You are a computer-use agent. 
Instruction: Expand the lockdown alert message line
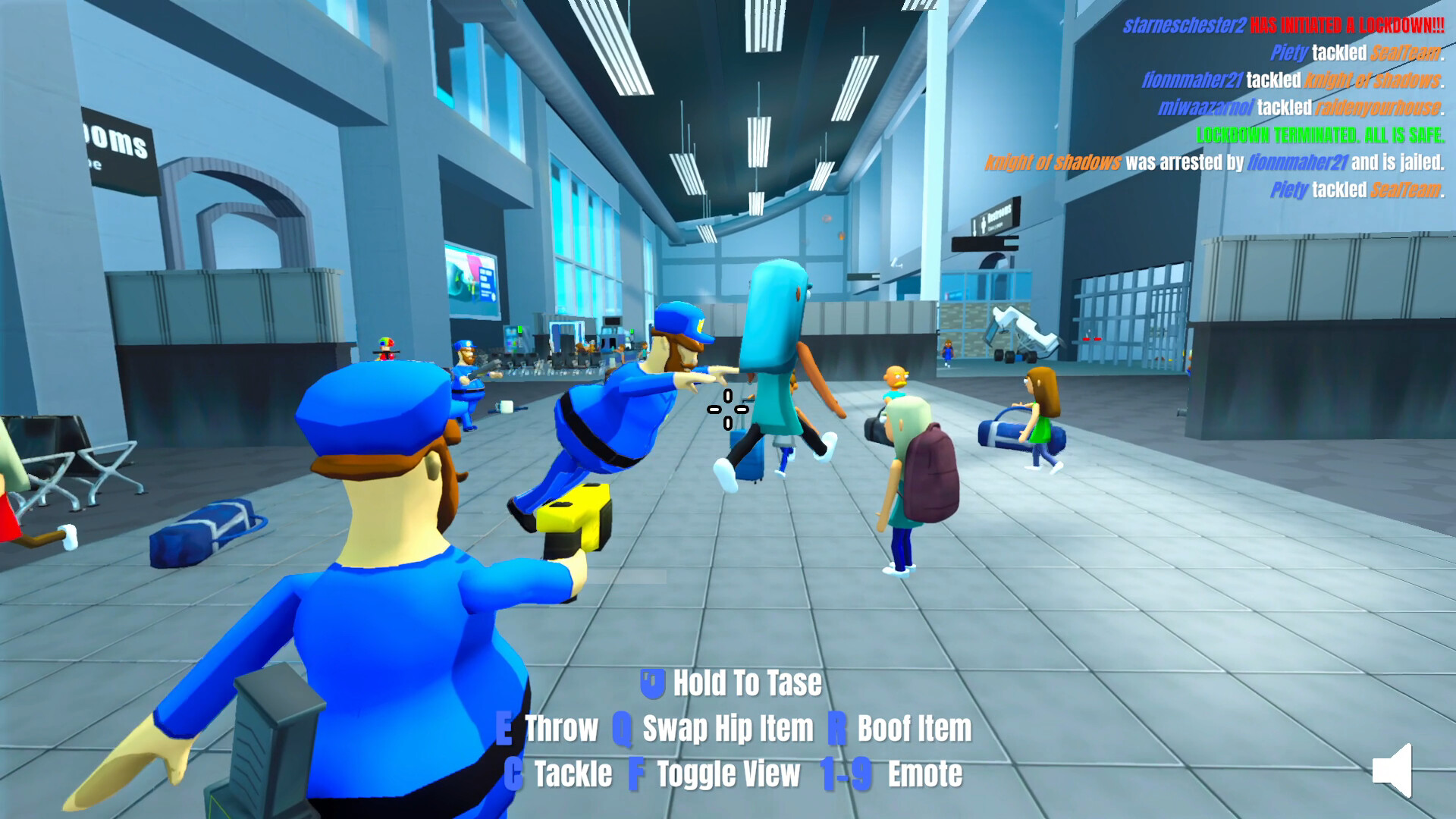pos(1282,25)
